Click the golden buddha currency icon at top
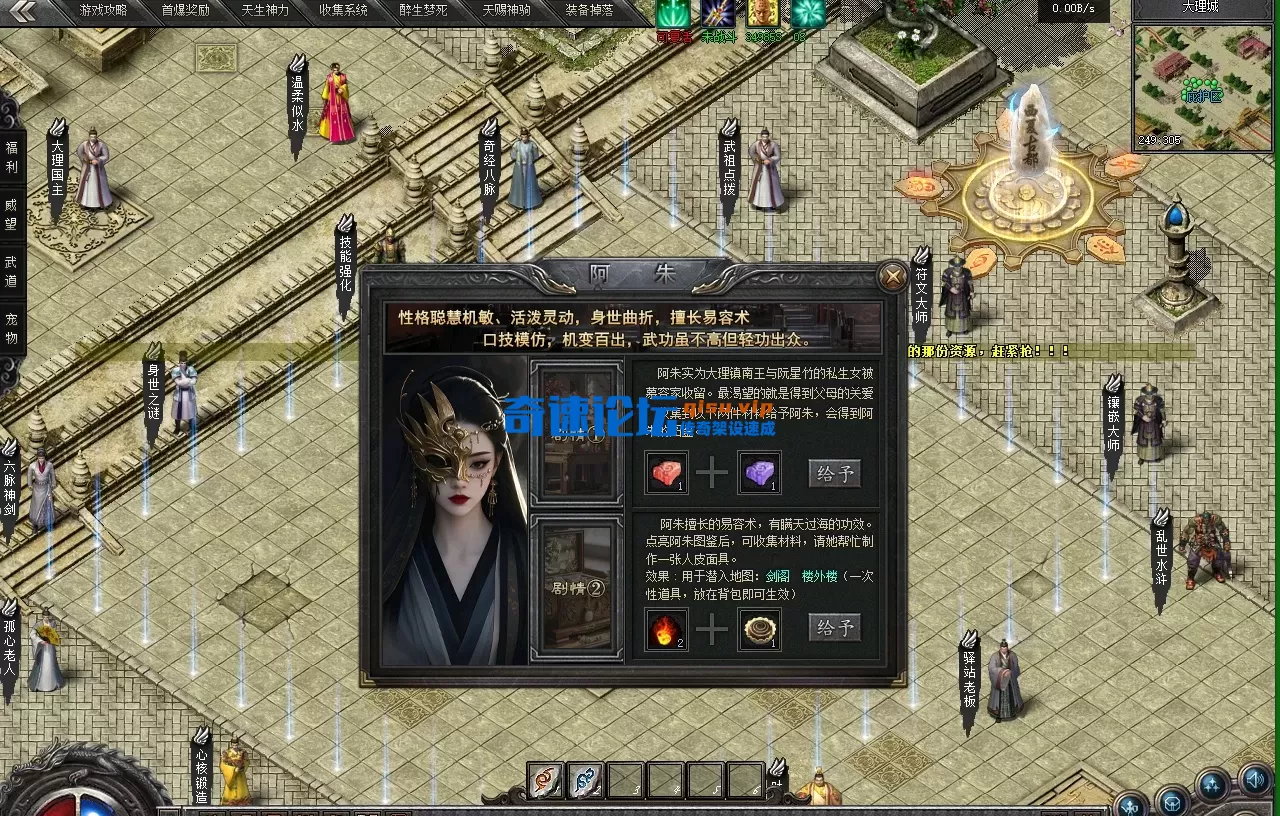The width and height of the screenshot is (1280, 816). point(762,13)
